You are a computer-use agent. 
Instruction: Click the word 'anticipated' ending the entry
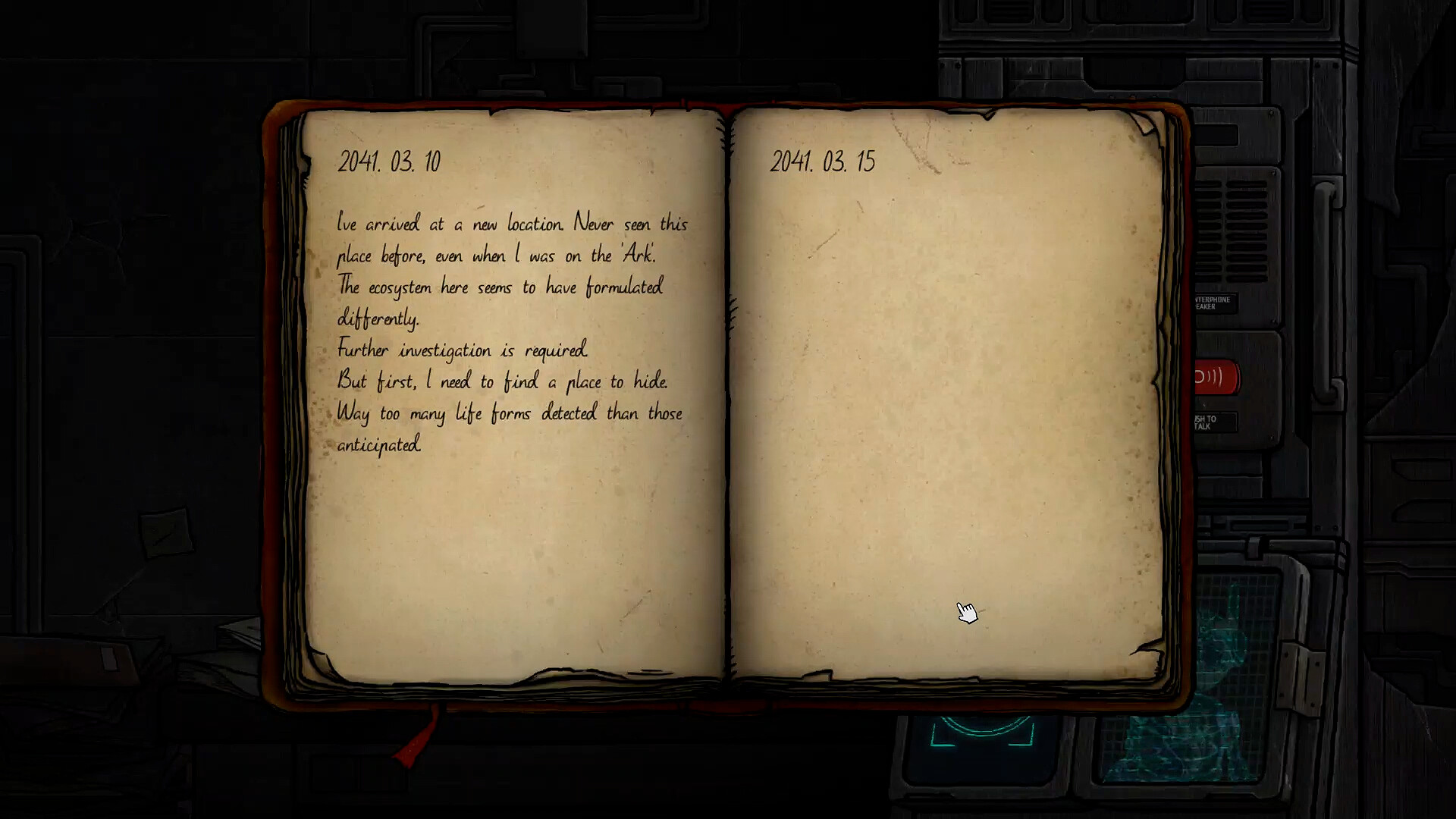(377, 446)
